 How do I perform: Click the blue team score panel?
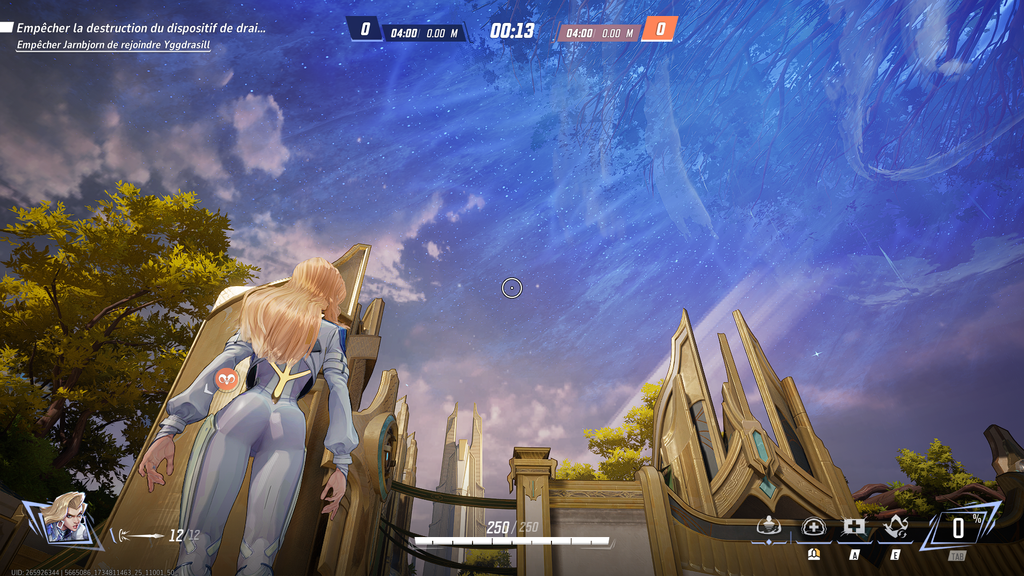coord(365,30)
